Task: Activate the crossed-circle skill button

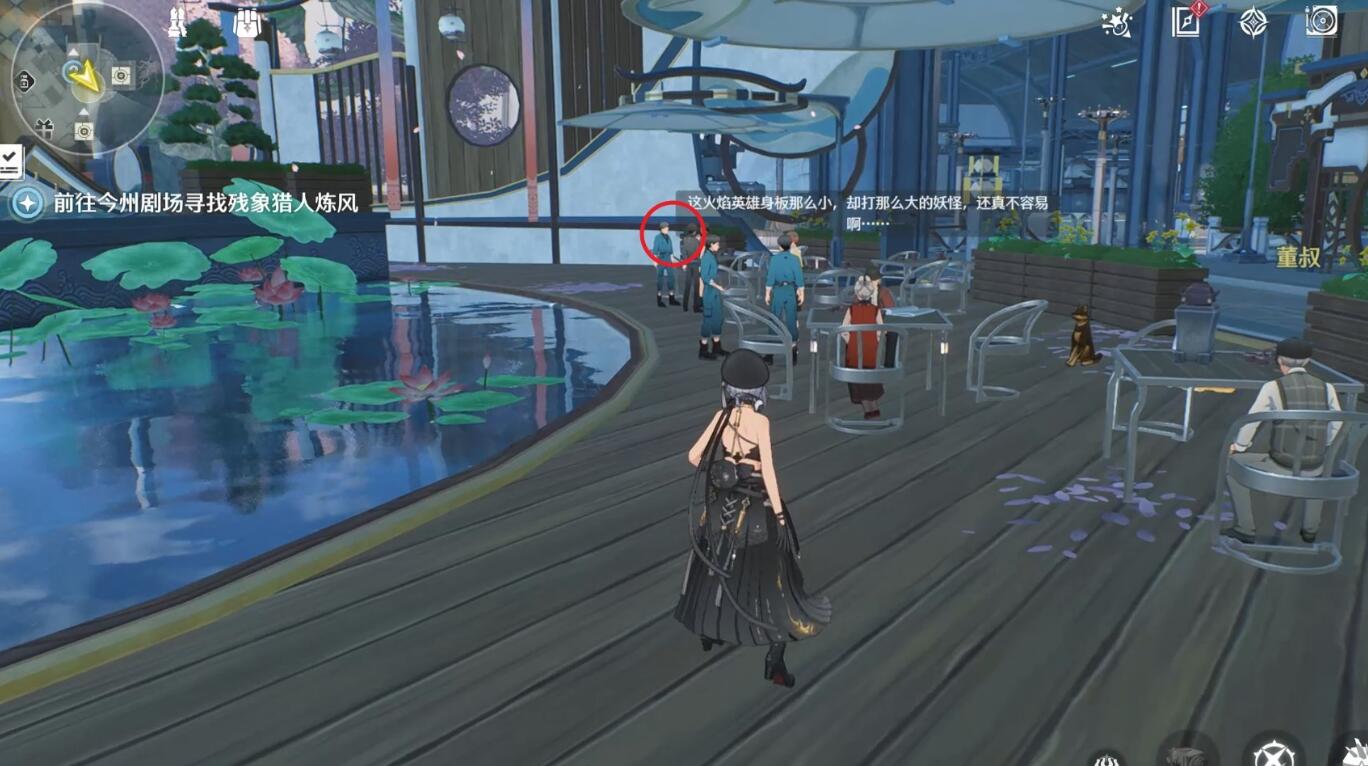Action: point(1273,753)
